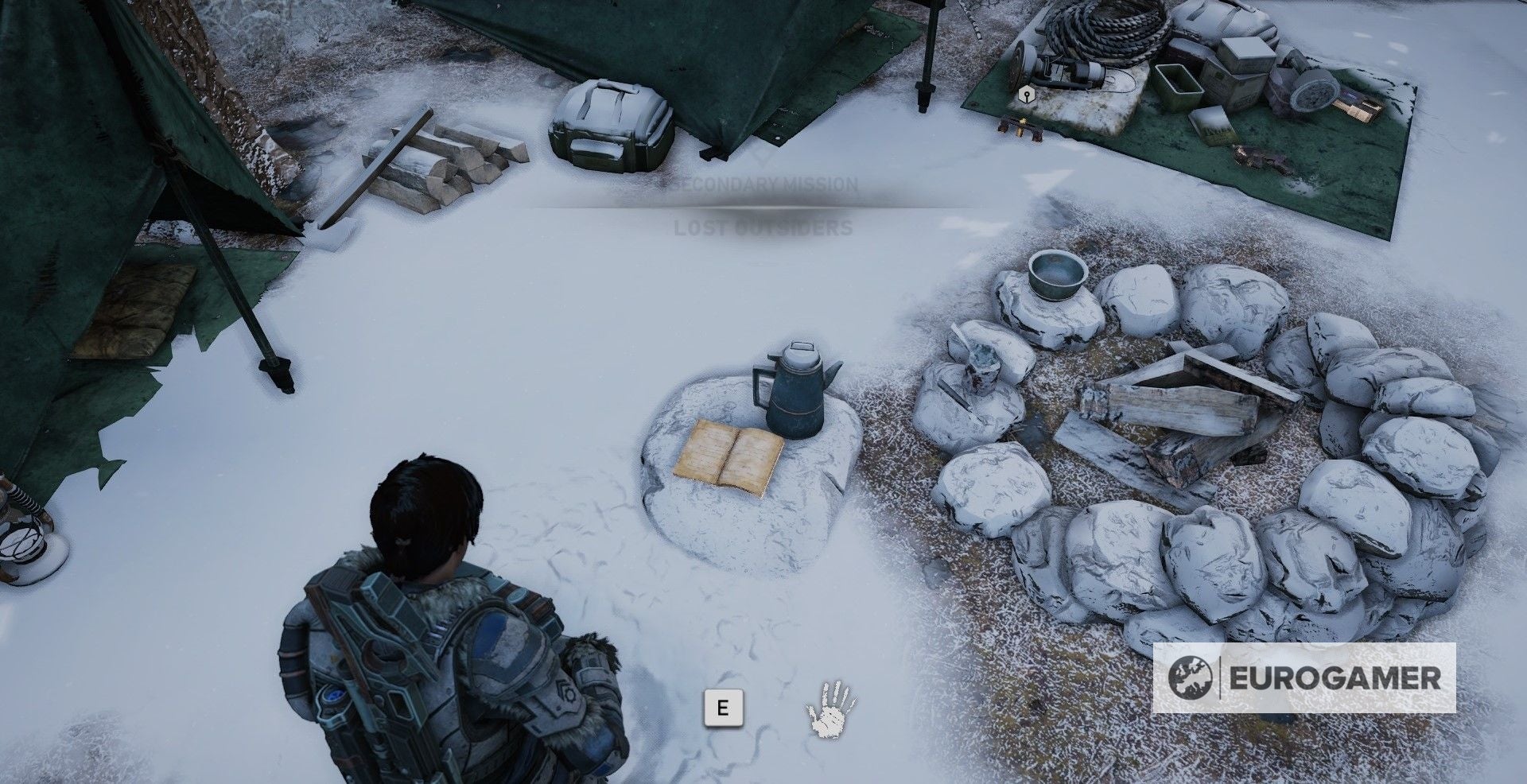Click the Eurogamer watermark logo
Viewport: 1527px width, 784px height.
[x=1304, y=678]
